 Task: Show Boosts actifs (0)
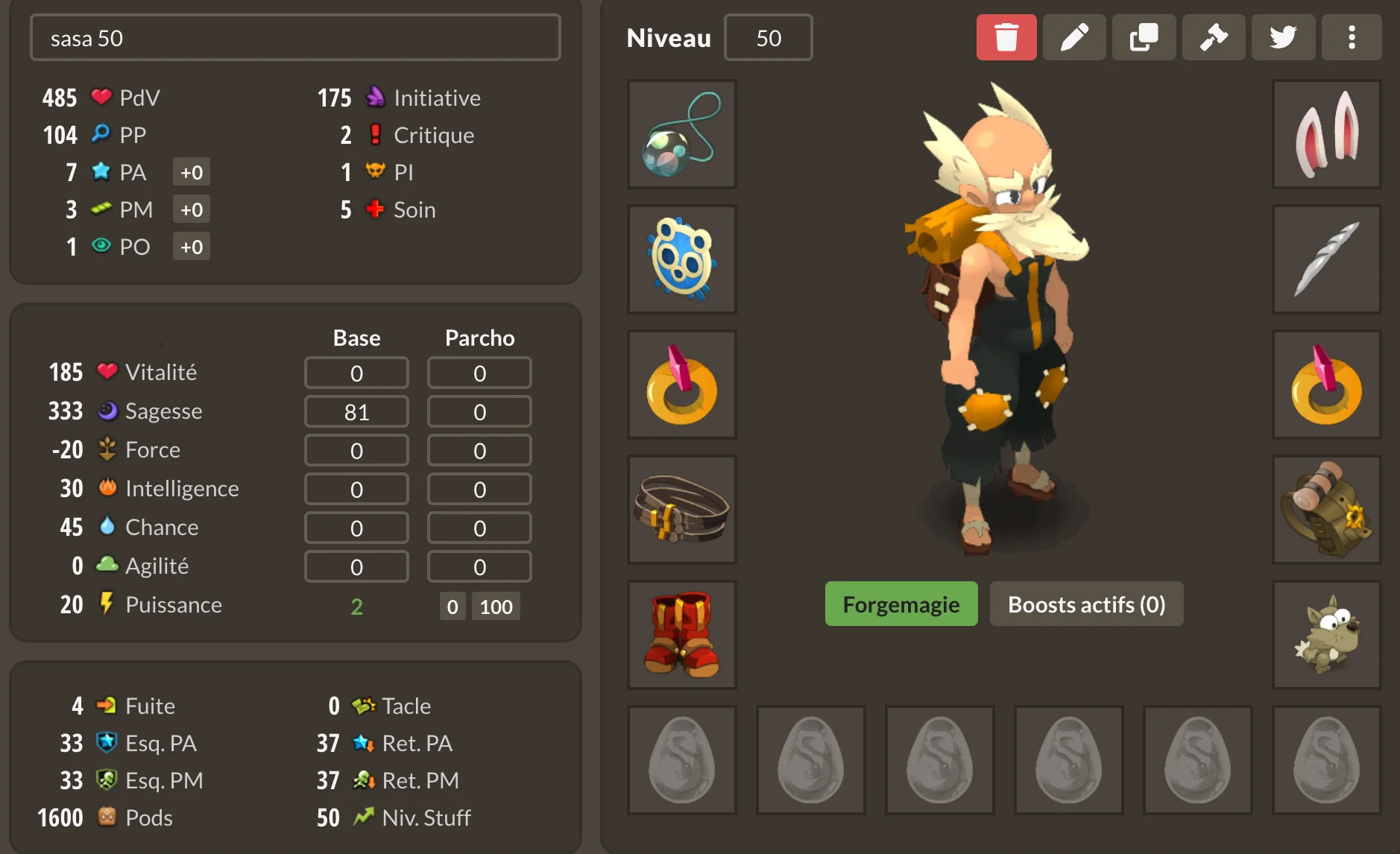coord(1085,604)
